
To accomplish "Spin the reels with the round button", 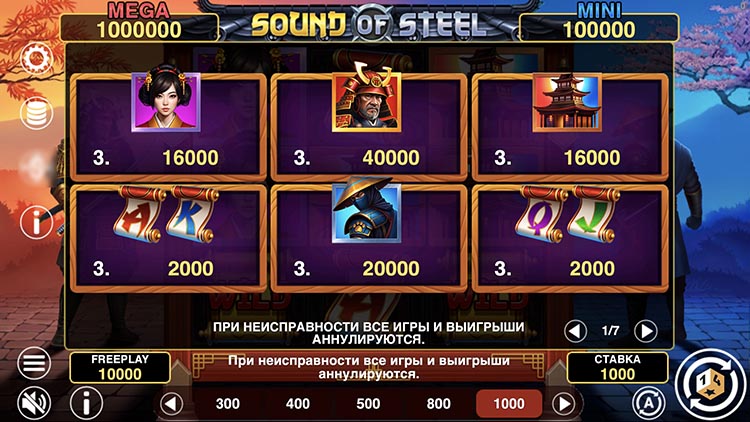I will (707, 383).
